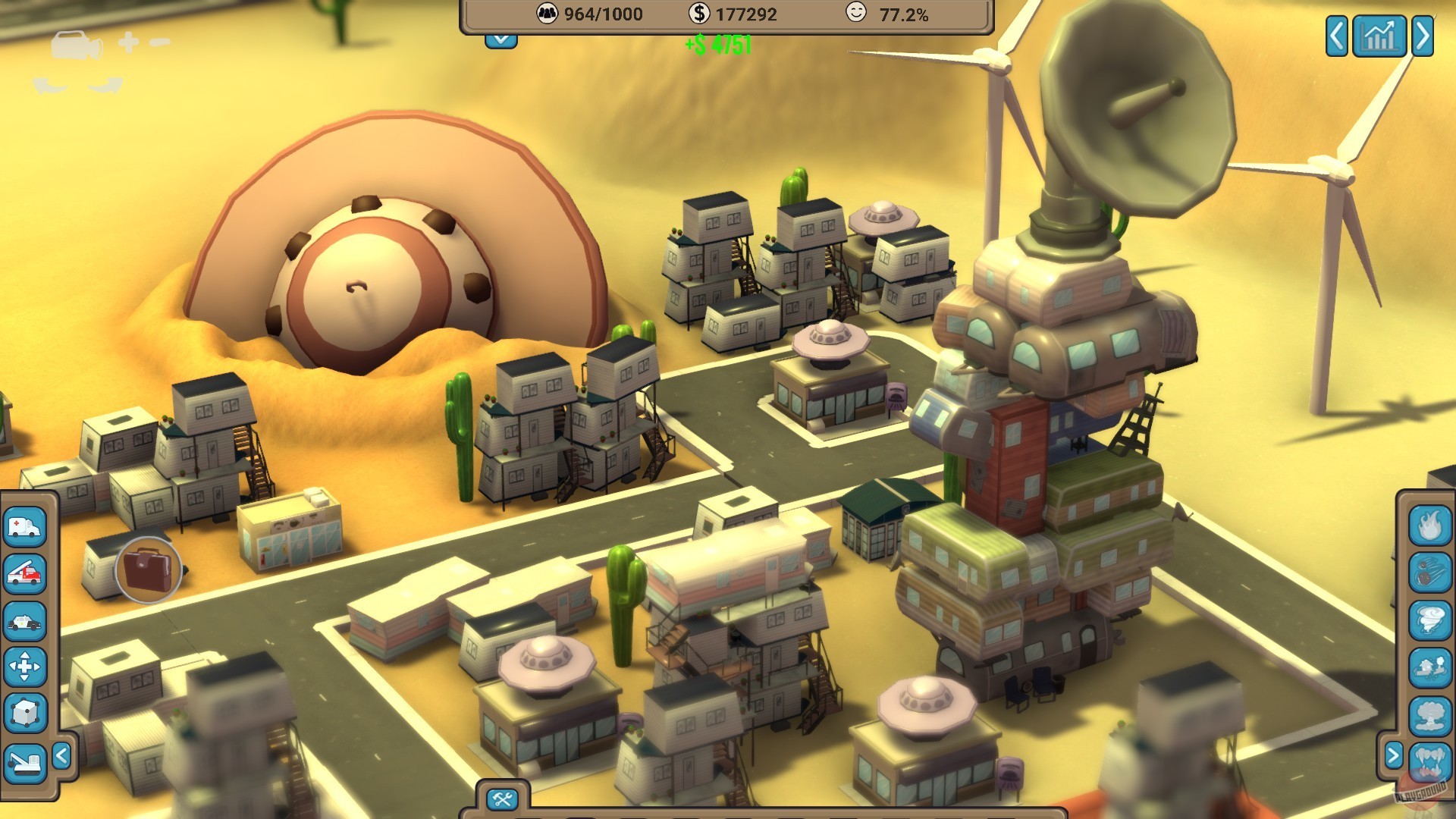Select the cube building tool
Screen dimensions: 1456x819
(x=25, y=711)
